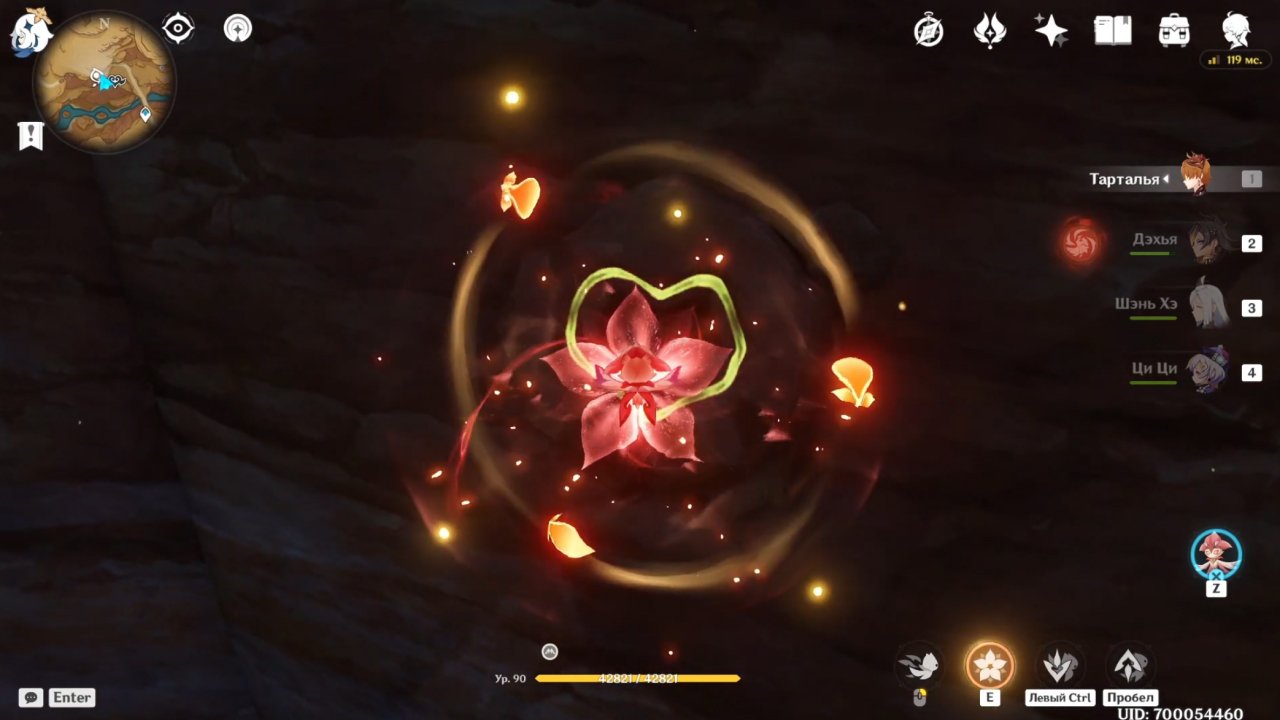Image resolution: width=1280 pixels, height=720 pixels.
Task: Open the backpack inventory
Action: click(1174, 30)
